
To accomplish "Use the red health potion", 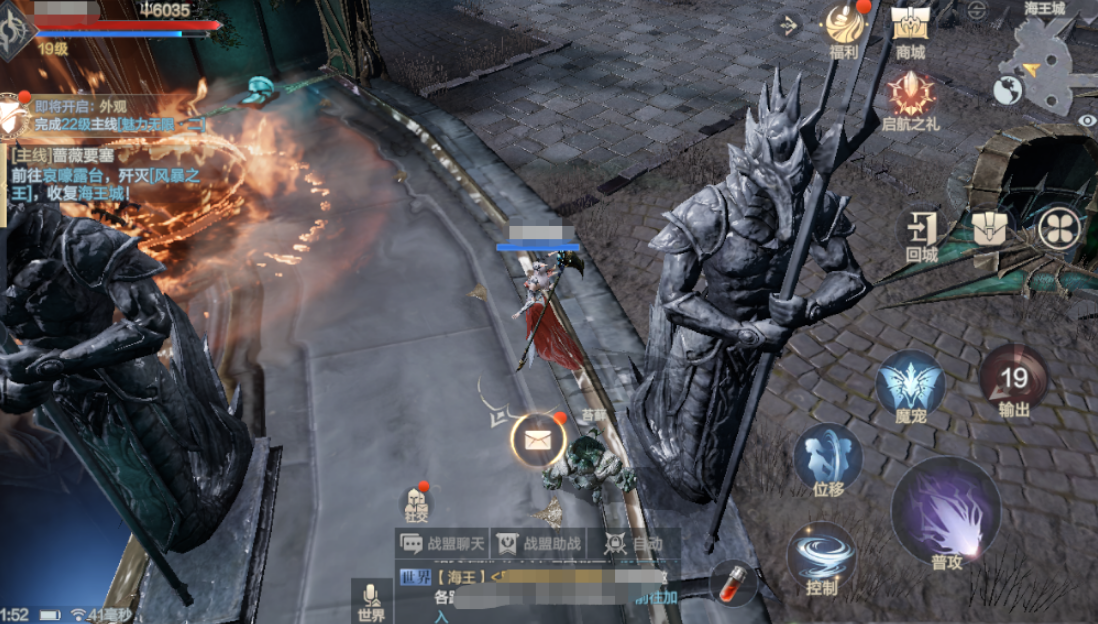I will [733, 582].
